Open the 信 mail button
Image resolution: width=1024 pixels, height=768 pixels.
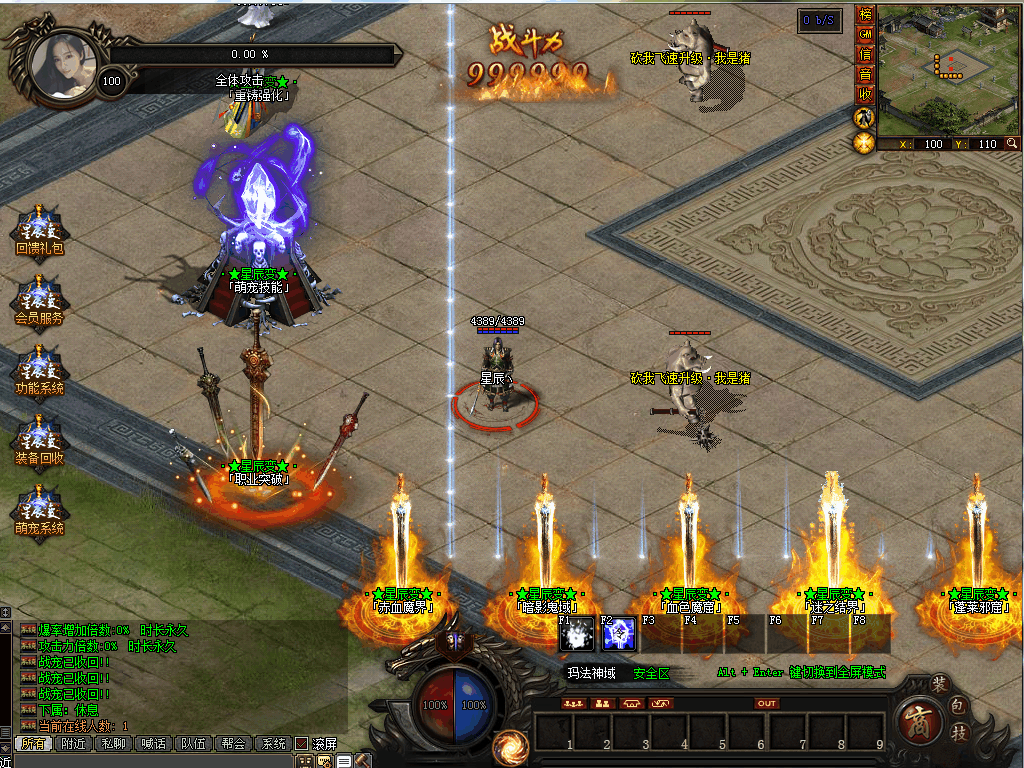(x=865, y=55)
